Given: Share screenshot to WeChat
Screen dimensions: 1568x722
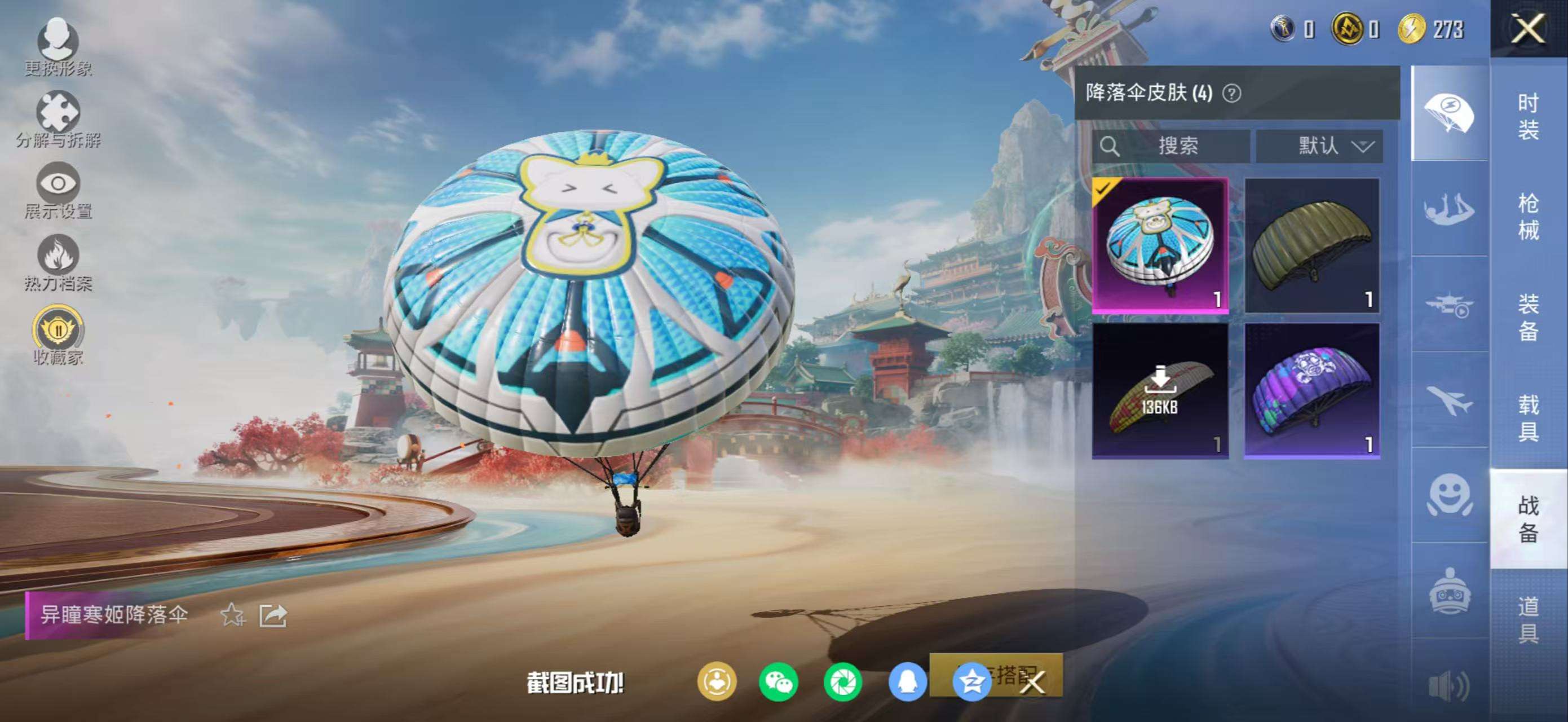Looking at the screenshot, I should (x=779, y=682).
